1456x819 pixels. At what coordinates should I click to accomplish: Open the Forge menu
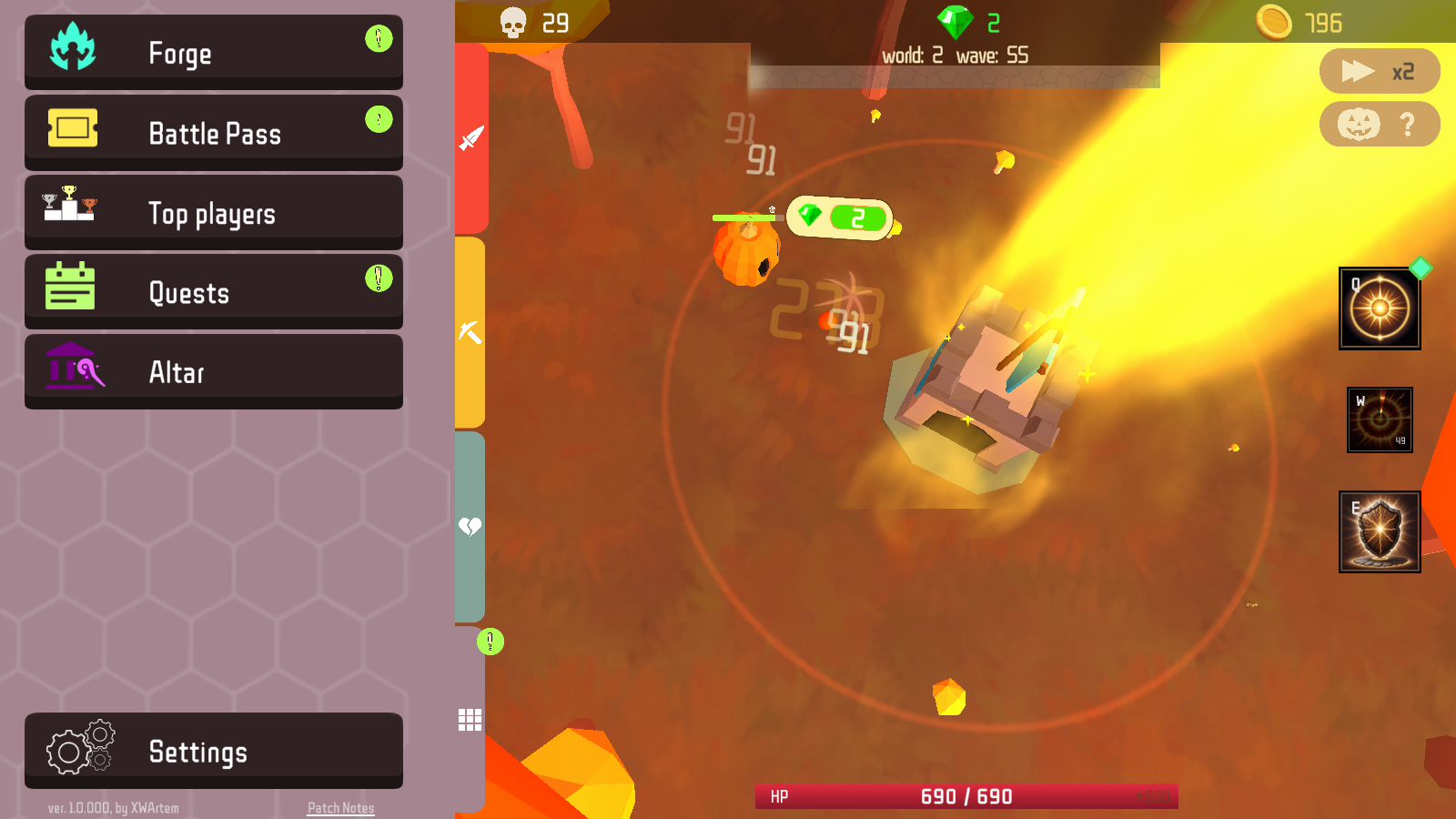(x=214, y=52)
